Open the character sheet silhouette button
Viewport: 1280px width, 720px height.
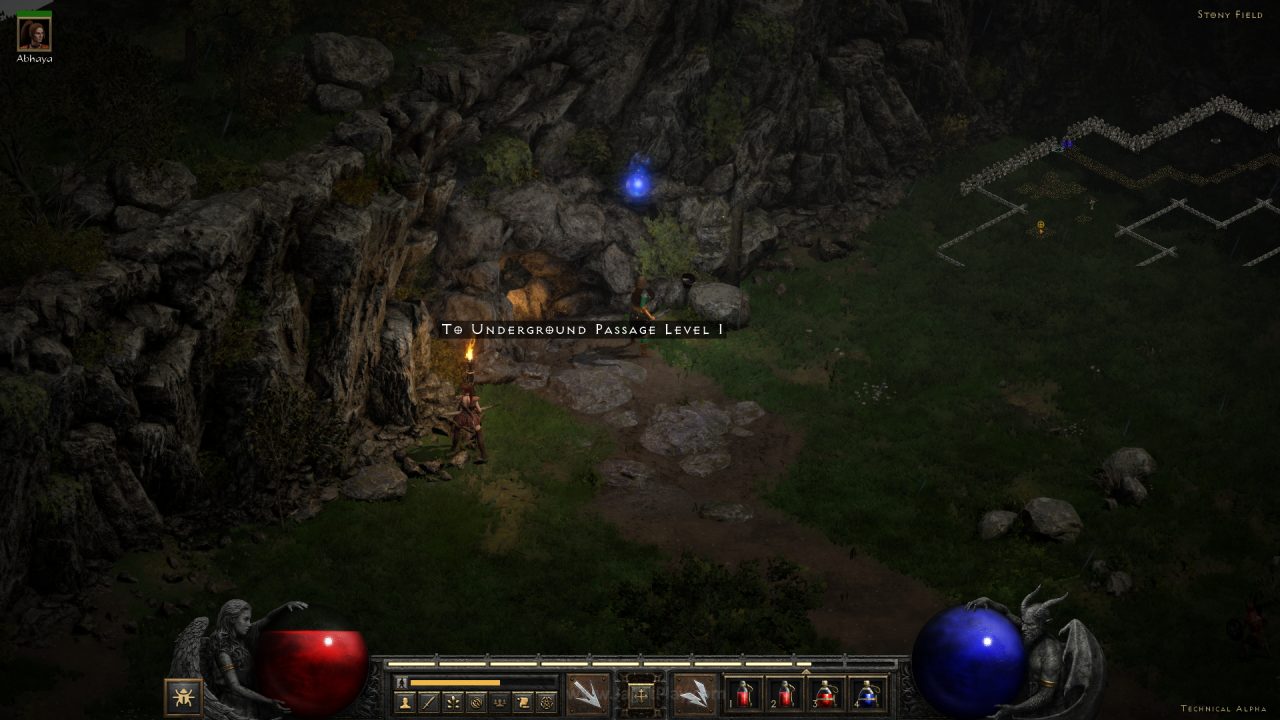pyautogui.click(x=405, y=703)
